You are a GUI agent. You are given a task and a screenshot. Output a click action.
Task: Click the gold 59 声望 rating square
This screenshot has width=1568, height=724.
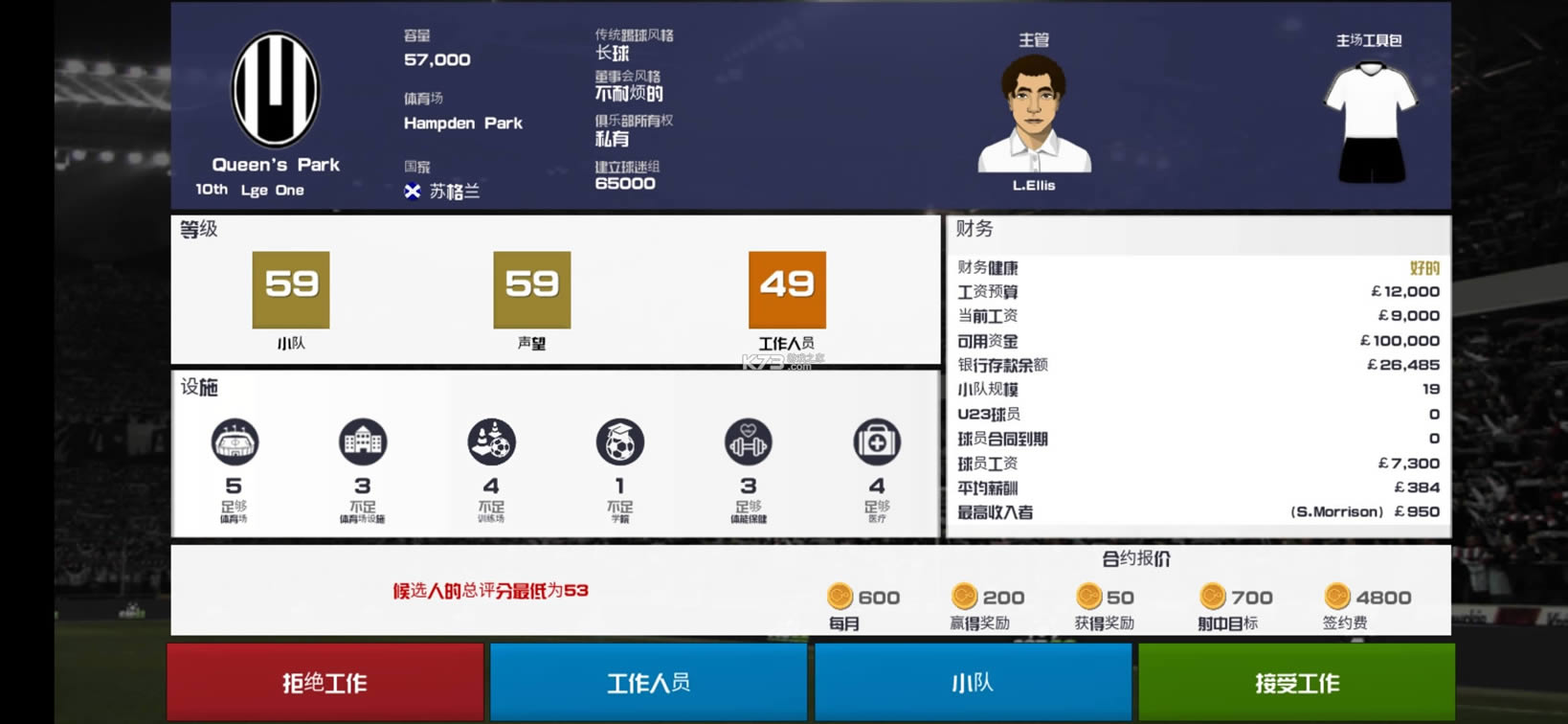(x=531, y=289)
